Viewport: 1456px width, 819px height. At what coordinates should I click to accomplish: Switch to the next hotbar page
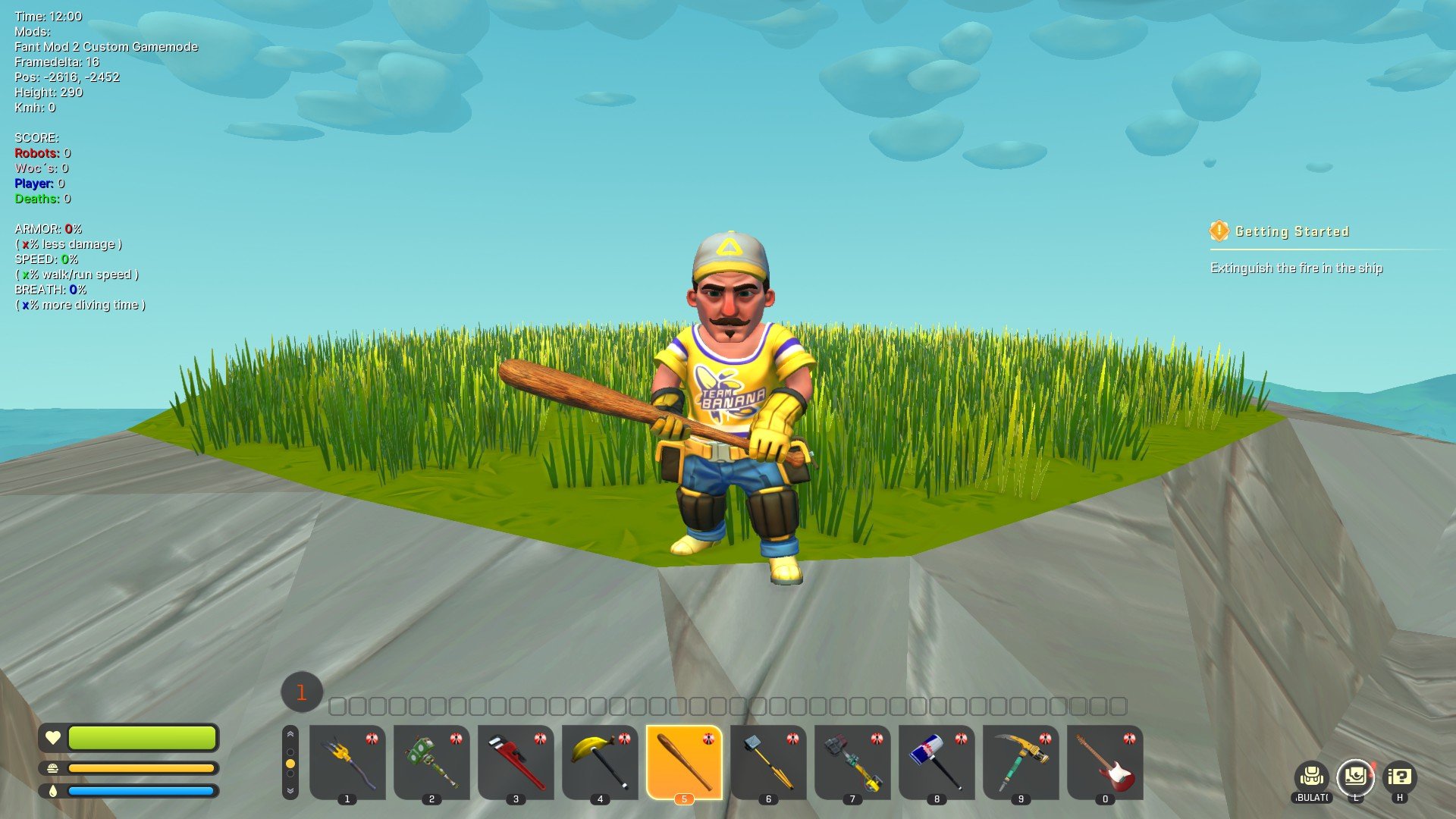[x=290, y=790]
